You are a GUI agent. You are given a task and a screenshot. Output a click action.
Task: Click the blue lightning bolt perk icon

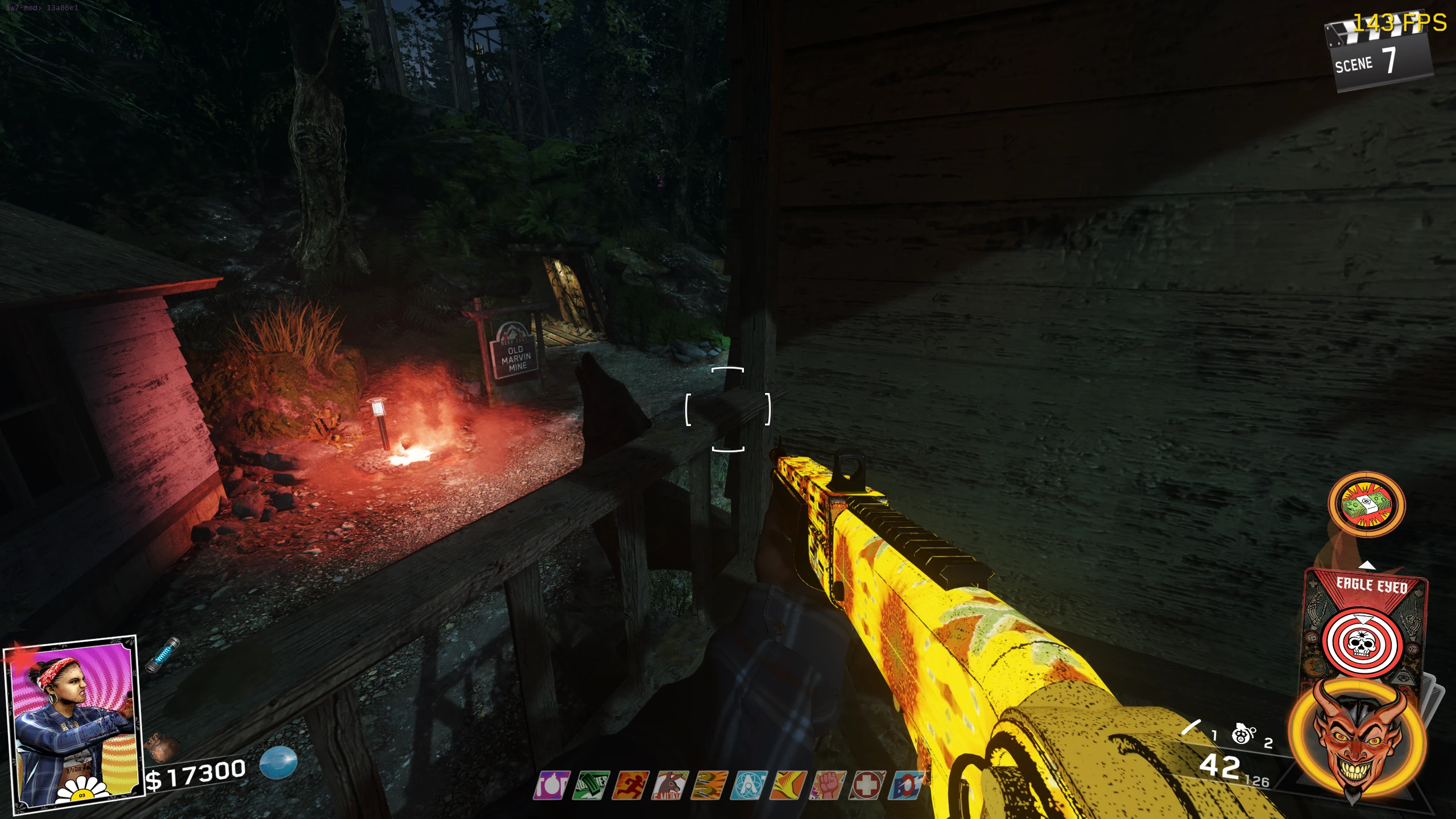907,785
